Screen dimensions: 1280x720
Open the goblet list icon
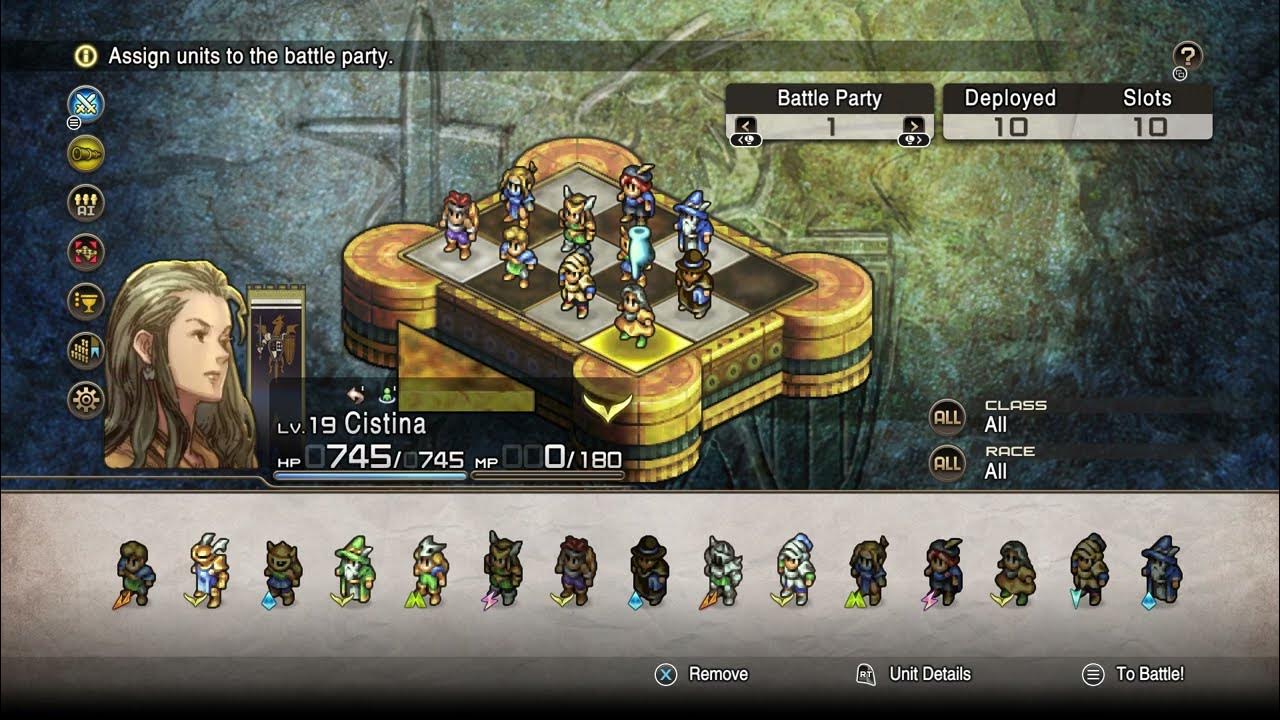click(x=87, y=301)
